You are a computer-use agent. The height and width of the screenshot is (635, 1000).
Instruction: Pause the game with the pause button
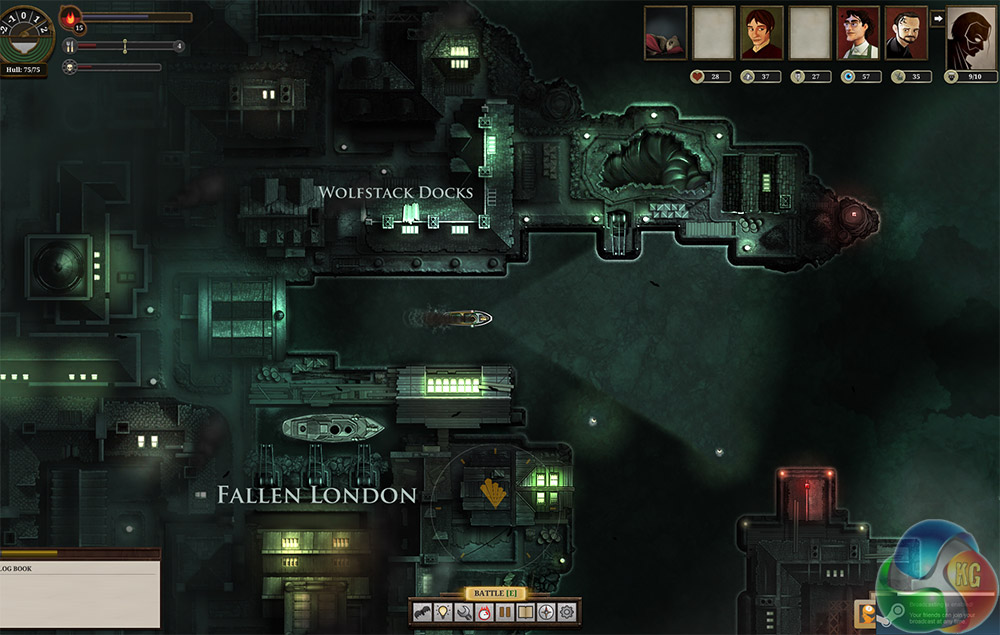point(505,612)
